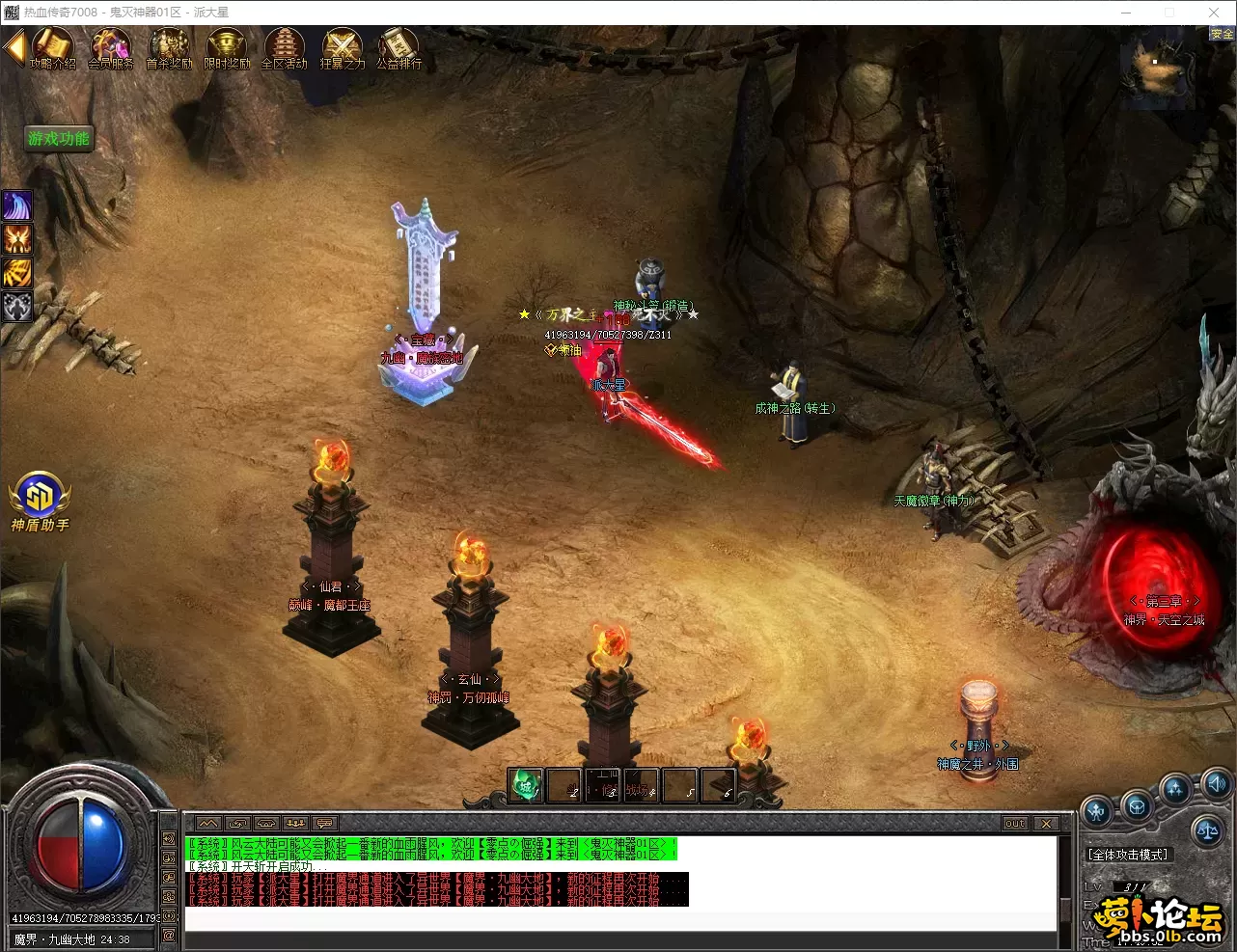Click the green 游戏功能 button
The width and height of the screenshot is (1237, 952).
click(x=58, y=139)
